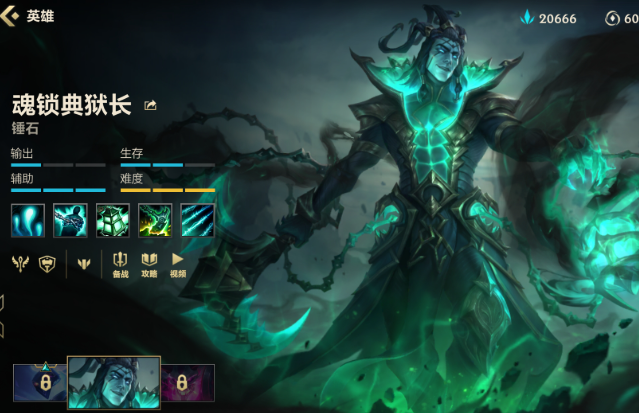Select the icy streaks ultimate ability icon
The image size is (639, 413).
197,220
